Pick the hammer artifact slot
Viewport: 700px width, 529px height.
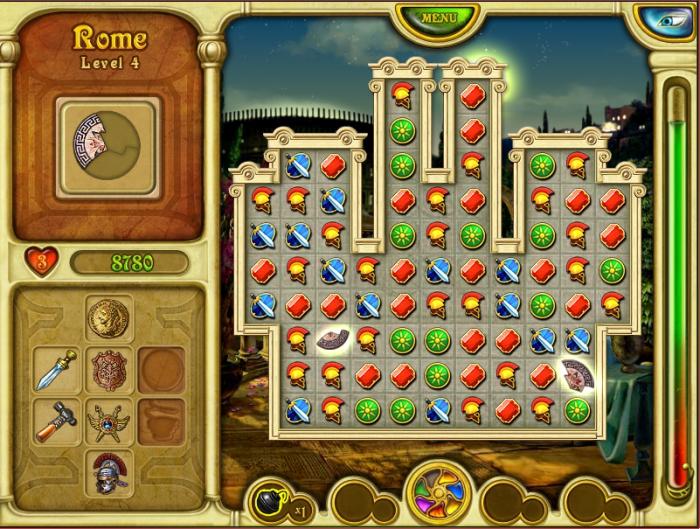tap(56, 421)
